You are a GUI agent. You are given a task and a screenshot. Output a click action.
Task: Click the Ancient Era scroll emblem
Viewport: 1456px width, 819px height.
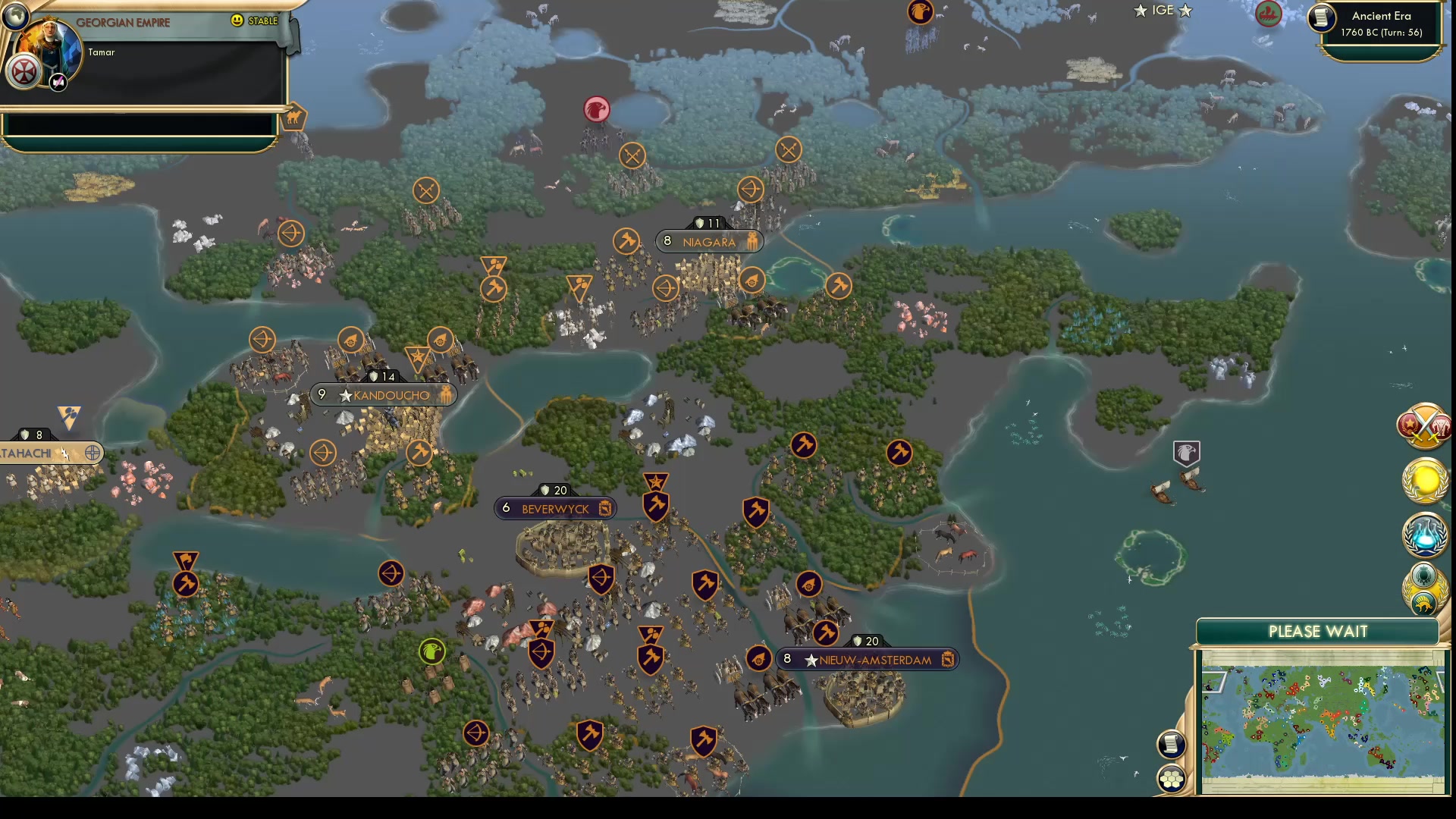pyautogui.click(x=1320, y=19)
